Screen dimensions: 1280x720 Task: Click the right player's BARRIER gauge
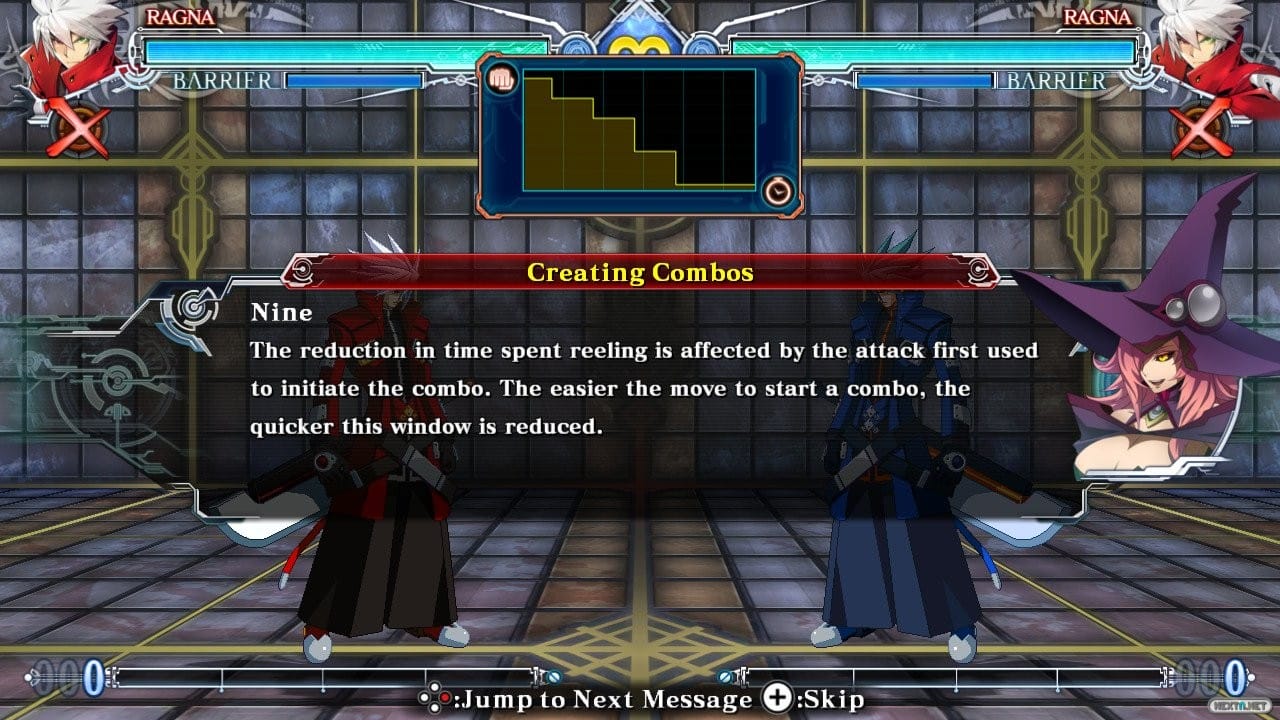(925, 80)
